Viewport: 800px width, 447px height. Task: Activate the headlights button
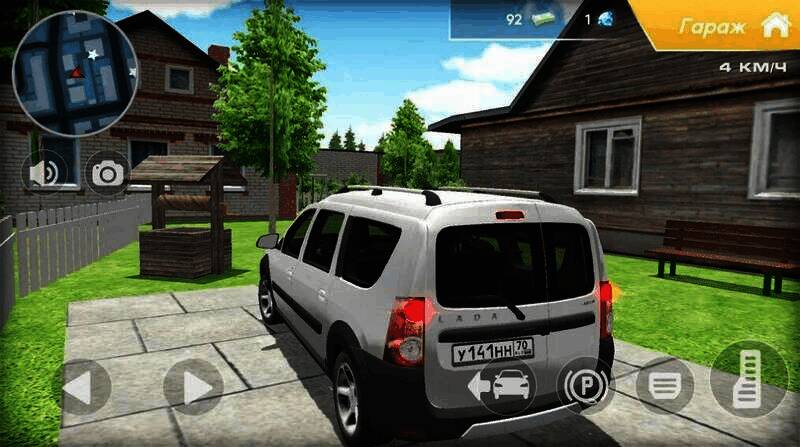coord(665,384)
